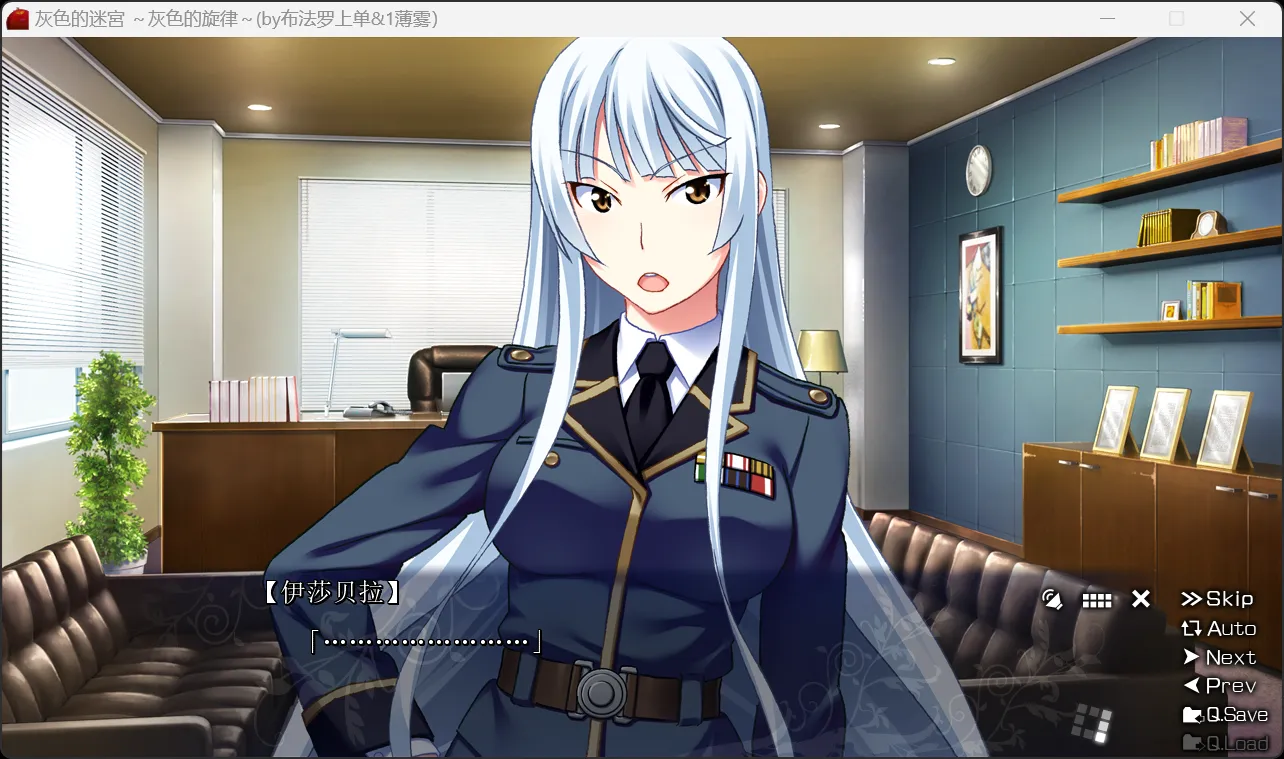Click the Q.Load folder icon
The height and width of the screenshot is (759, 1284).
(x=1192, y=742)
